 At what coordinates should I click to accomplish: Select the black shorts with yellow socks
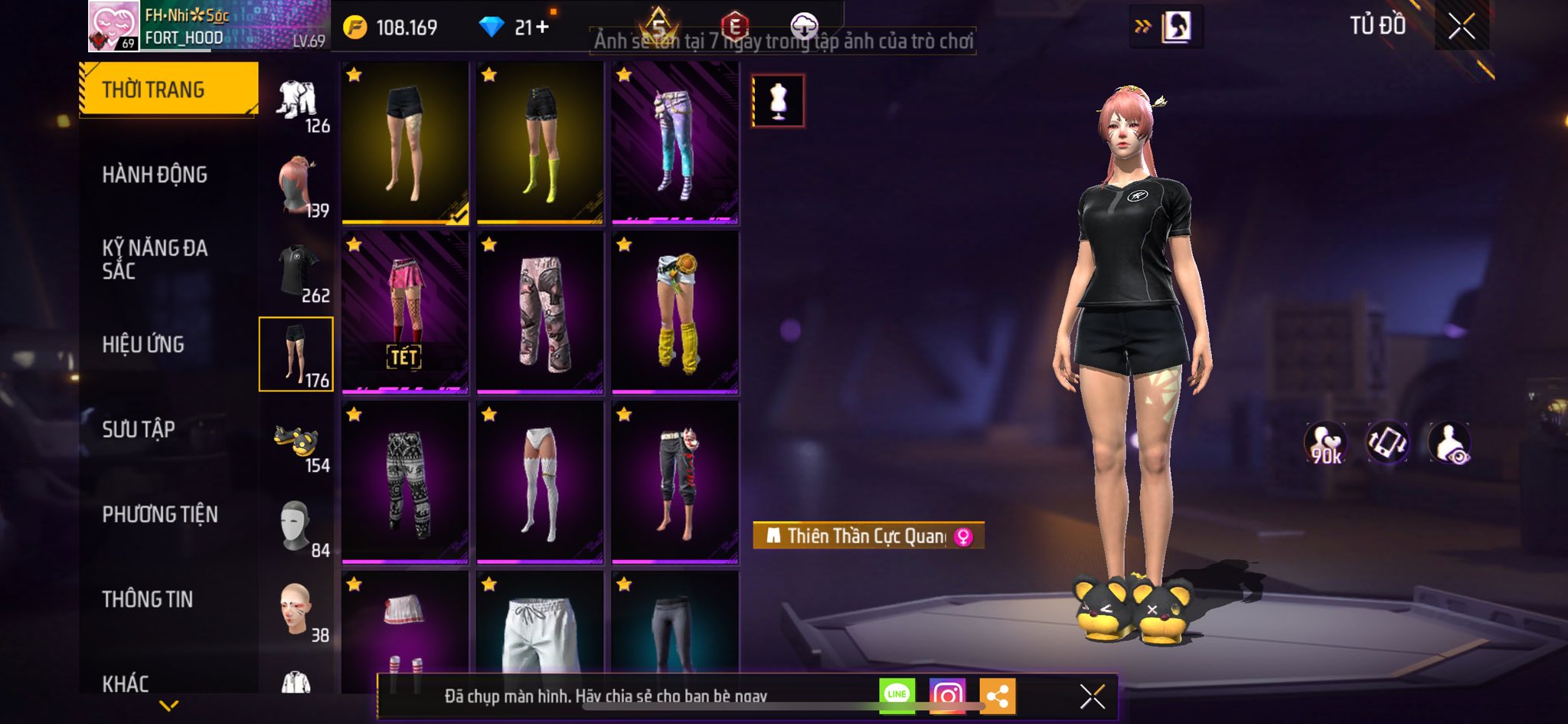(x=540, y=143)
